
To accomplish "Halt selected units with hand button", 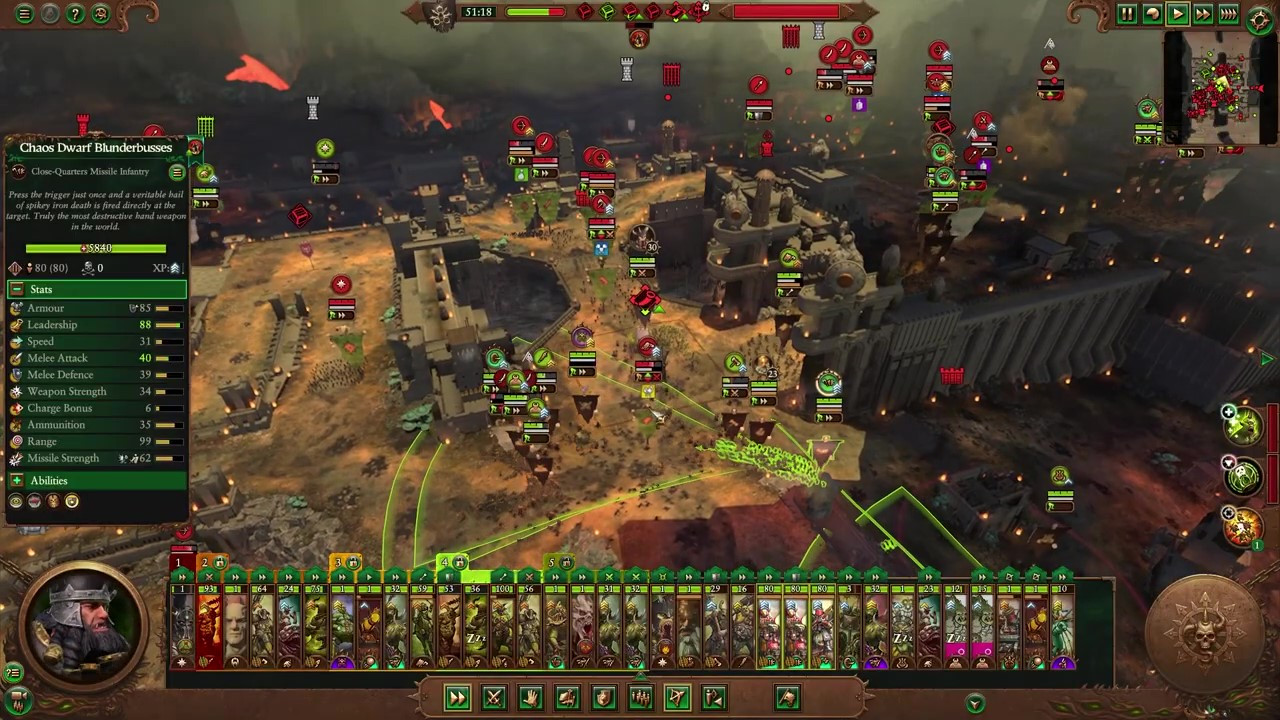I will (530, 698).
